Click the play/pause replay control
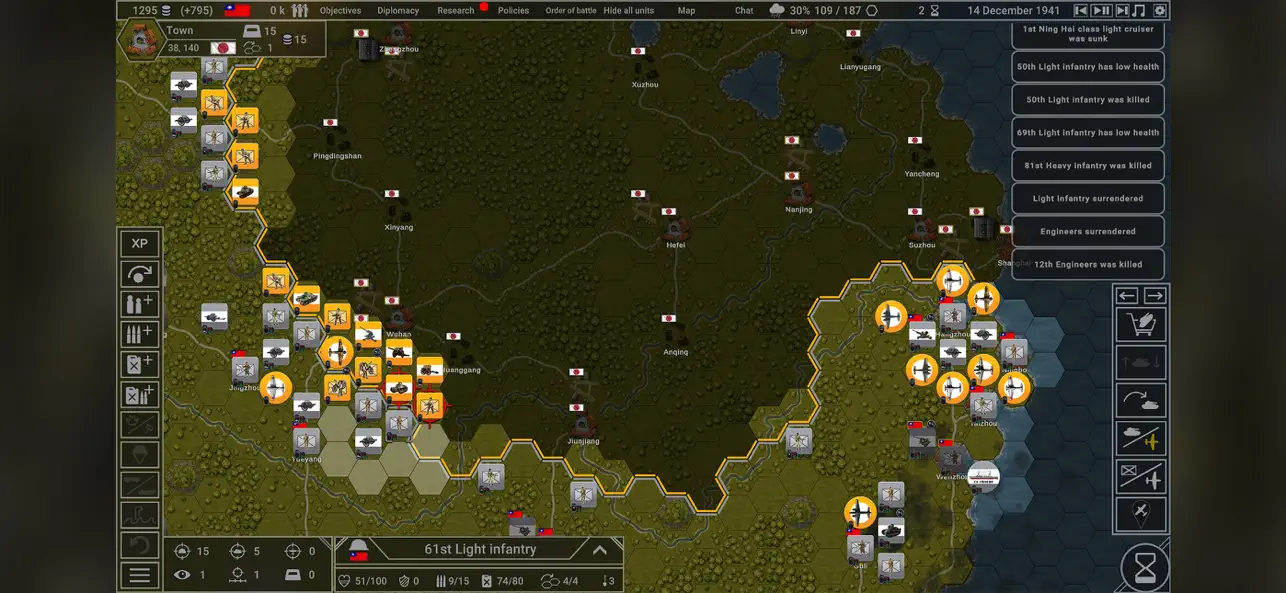 coord(1101,11)
